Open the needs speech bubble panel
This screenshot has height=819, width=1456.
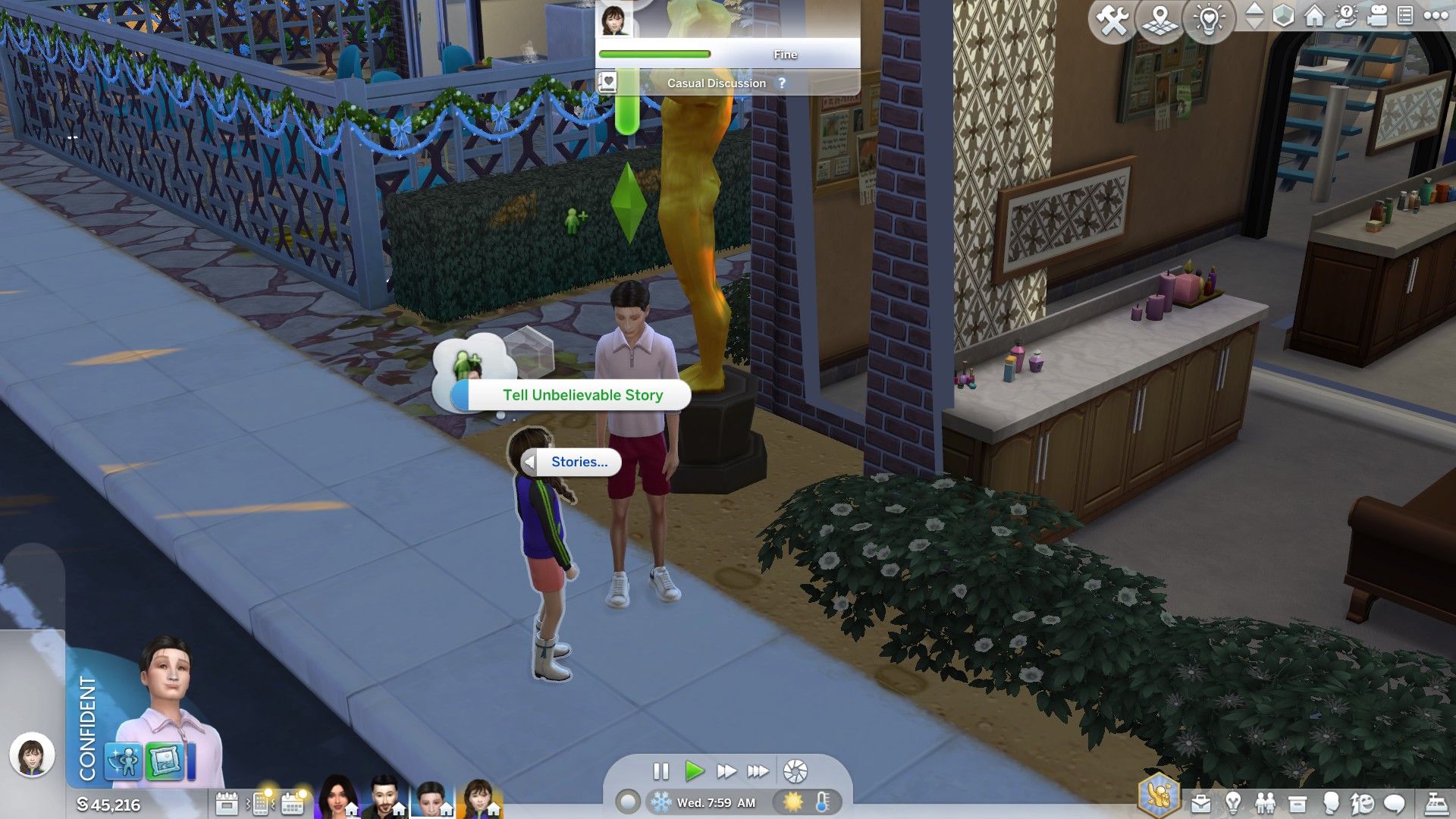[1395, 803]
